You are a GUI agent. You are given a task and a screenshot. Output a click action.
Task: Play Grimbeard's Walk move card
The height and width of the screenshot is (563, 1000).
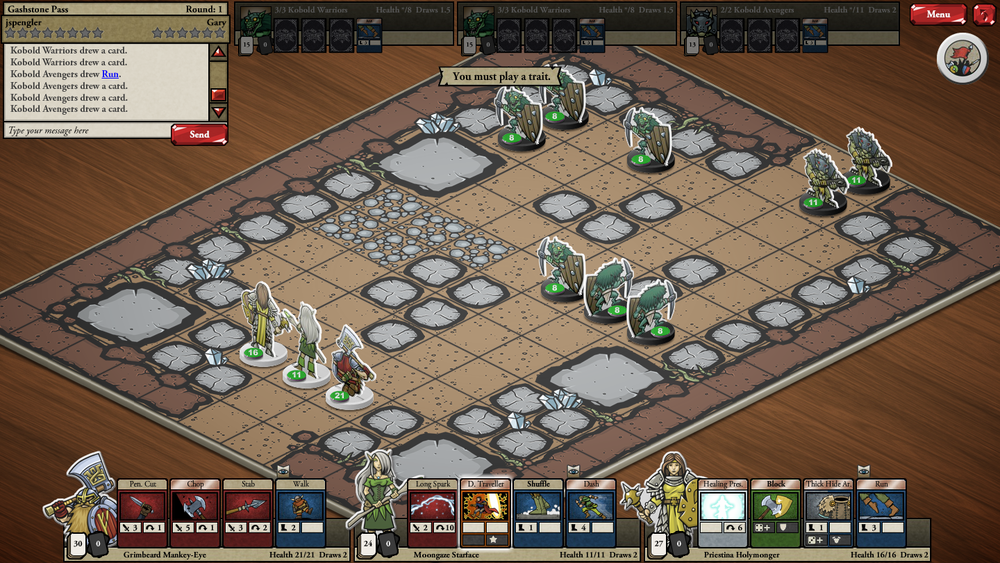300,512
